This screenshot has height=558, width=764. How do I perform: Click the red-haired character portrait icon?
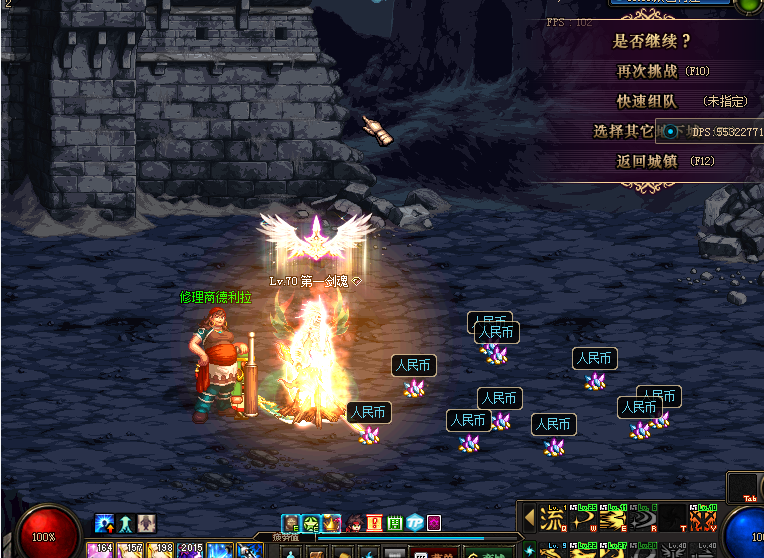(x=354, y=522)
